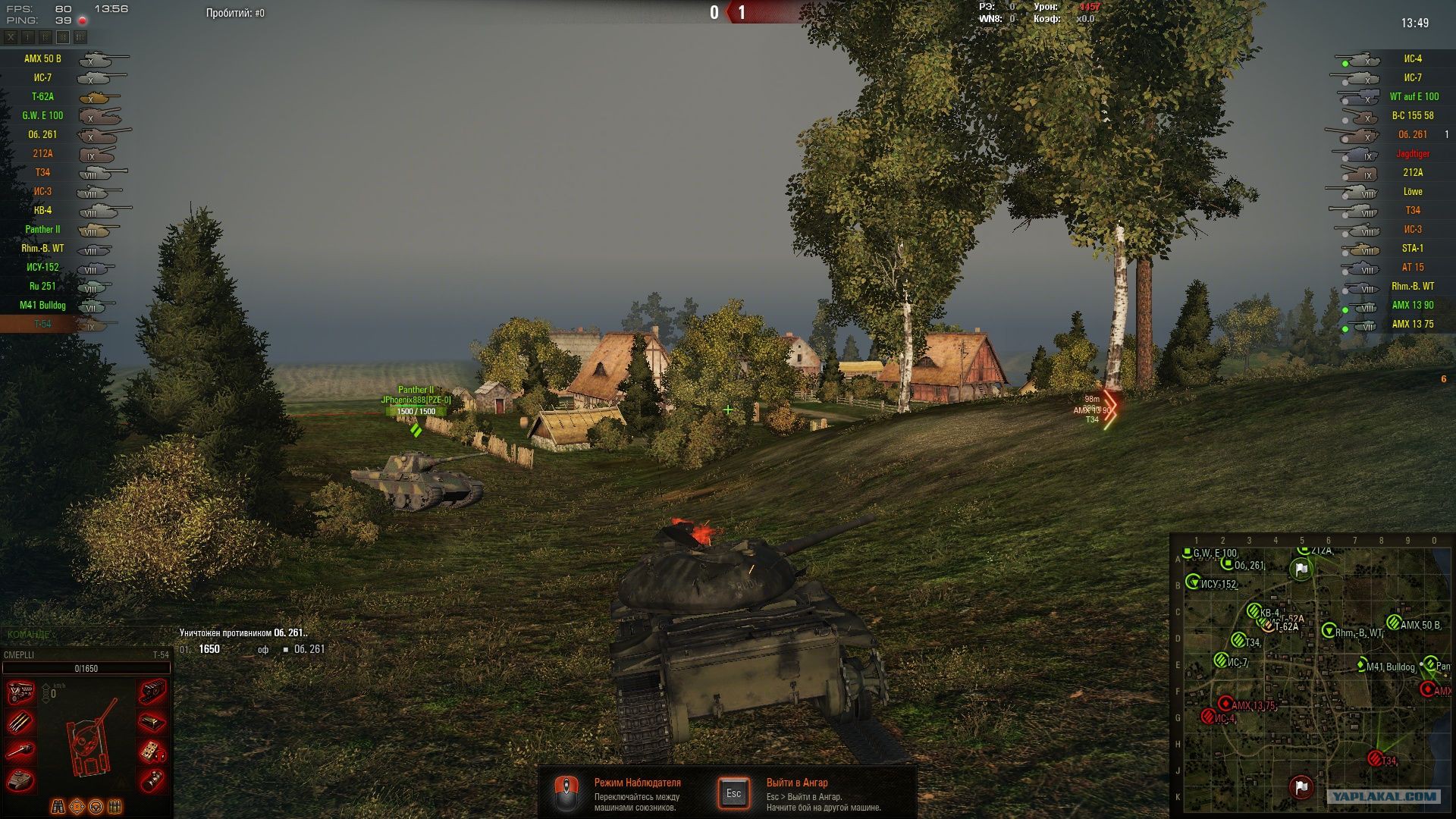1456x819 pixels.
Task: Hide the player panel with the X mode button
Action: tap(11, 36)
